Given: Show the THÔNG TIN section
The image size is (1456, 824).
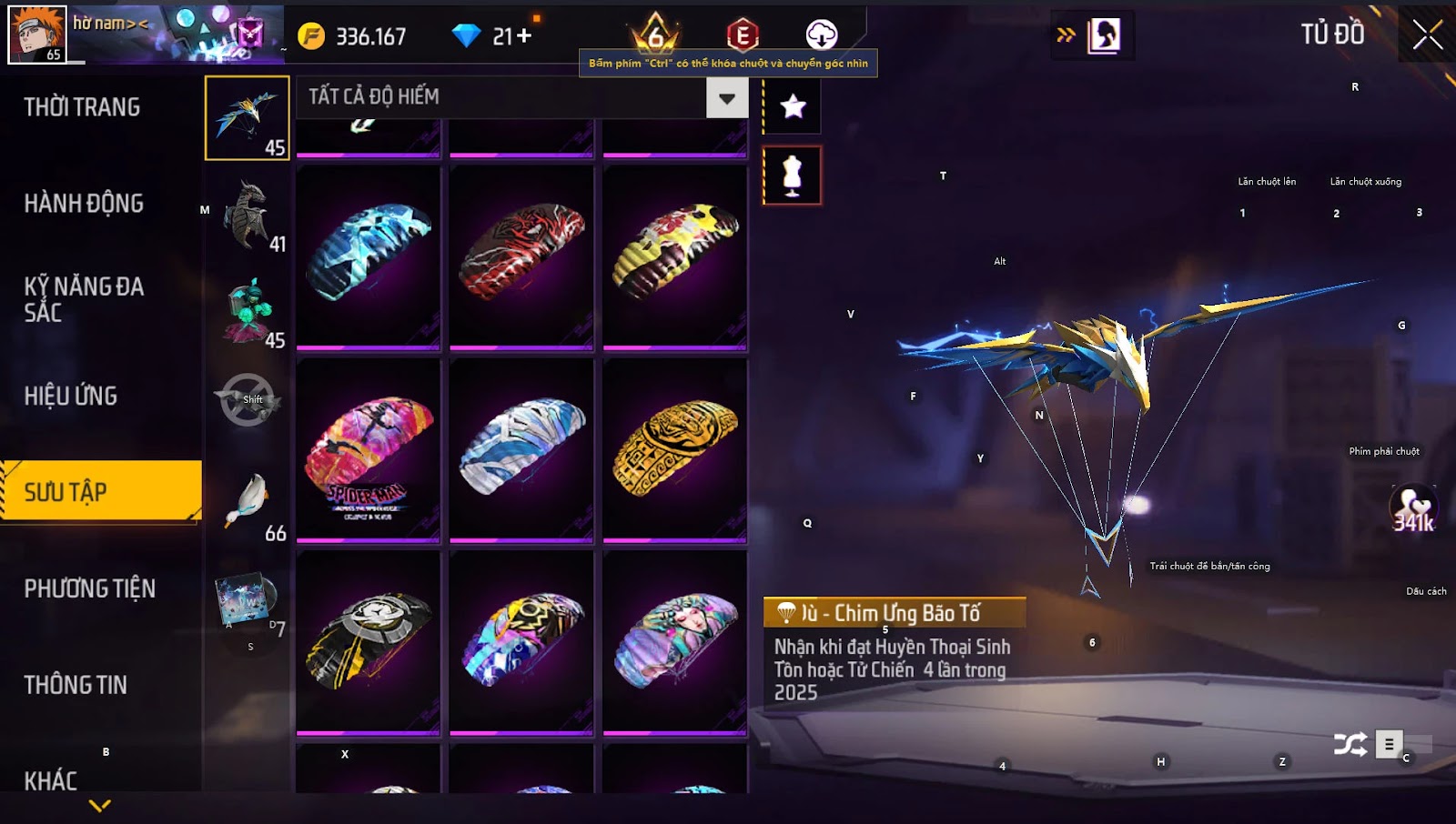Looking at the screenshot, I should point(76,686).
